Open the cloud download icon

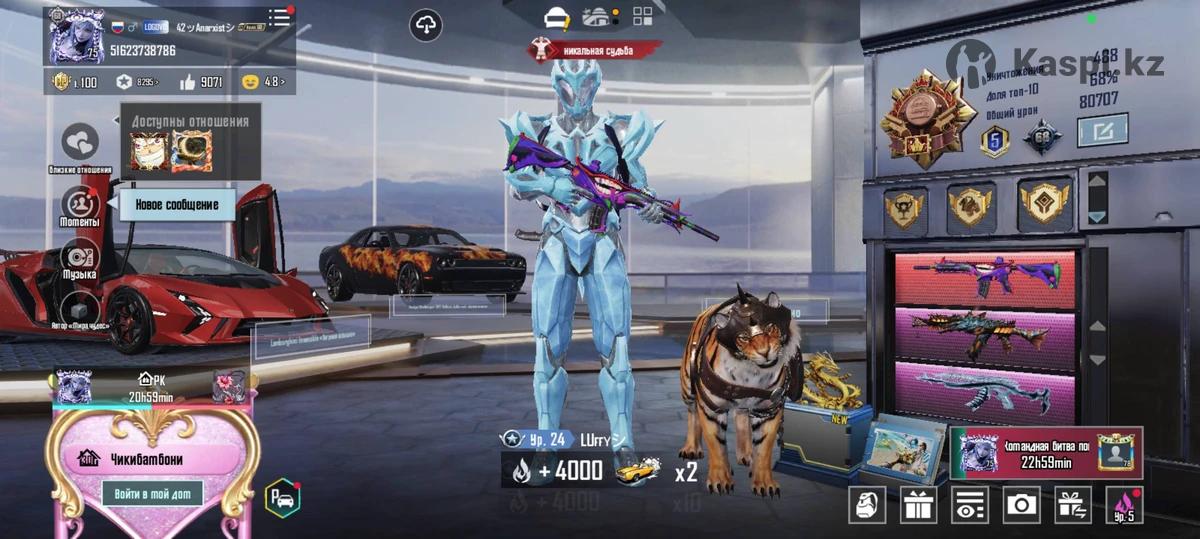(426, 25)
